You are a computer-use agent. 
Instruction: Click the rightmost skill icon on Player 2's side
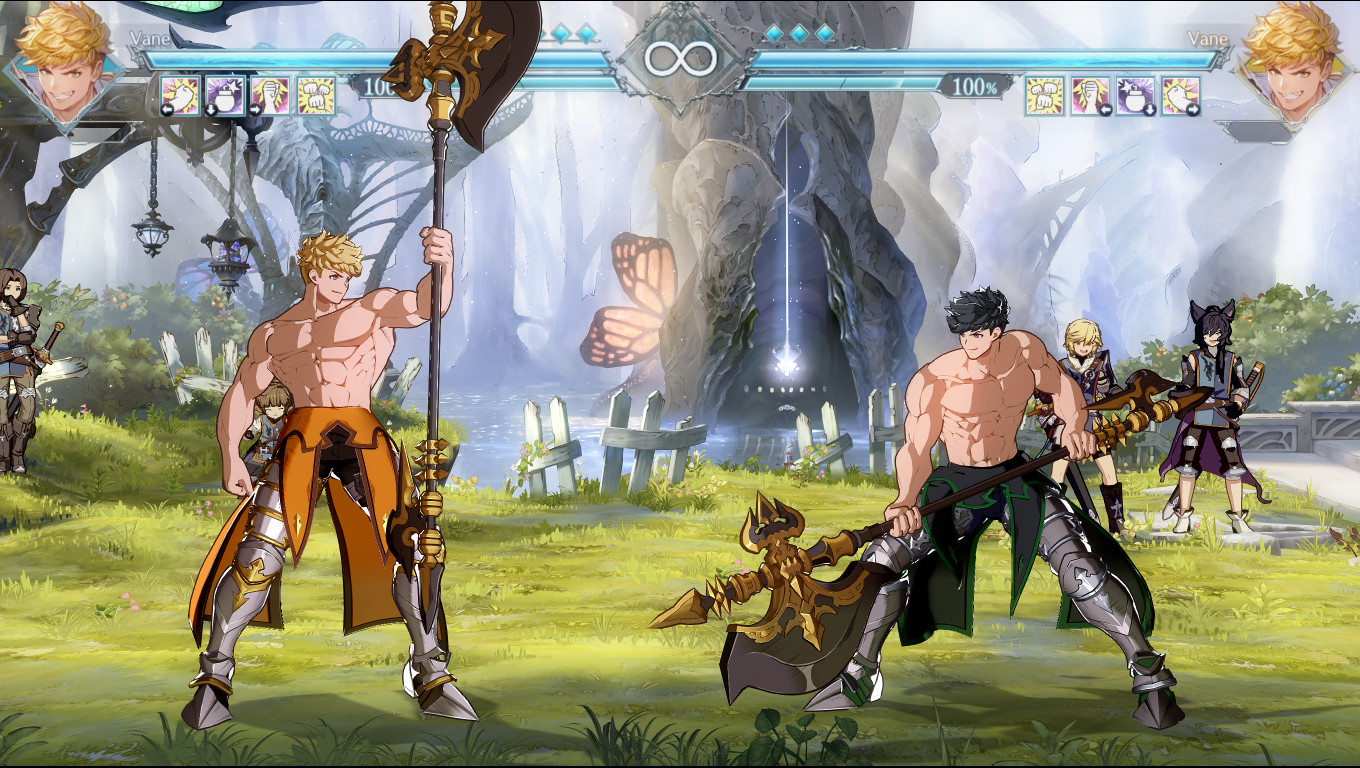pyautogui.click(x=1182, y=96)
